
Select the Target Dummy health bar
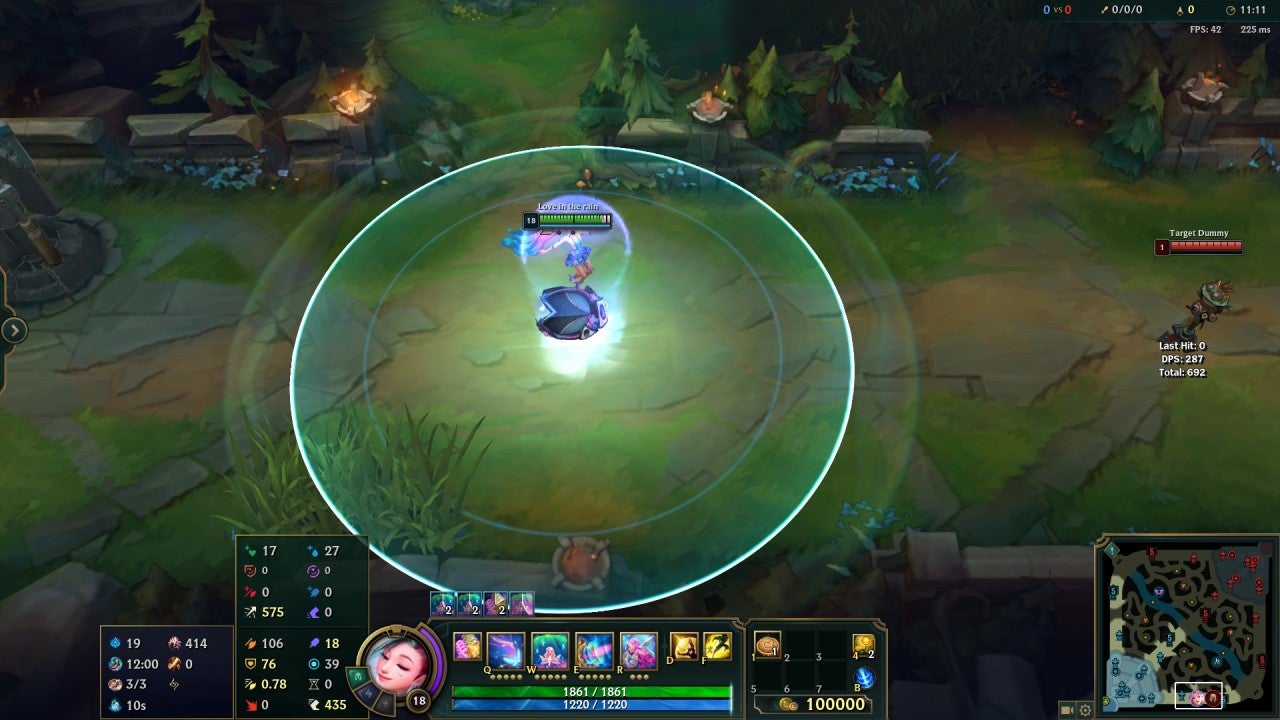coord(1205,247)
